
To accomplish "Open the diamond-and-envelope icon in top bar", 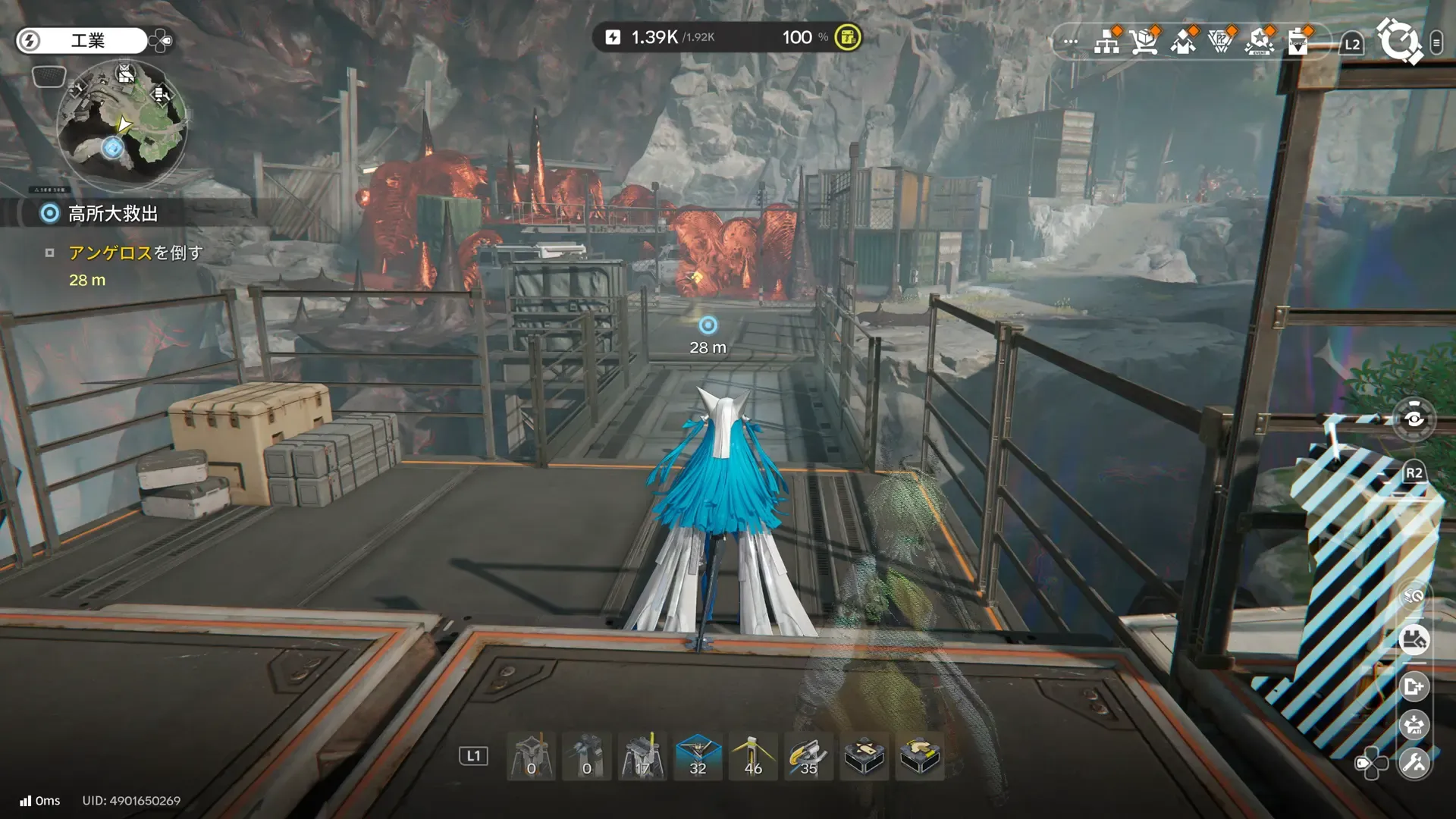I will (1183, 42).
